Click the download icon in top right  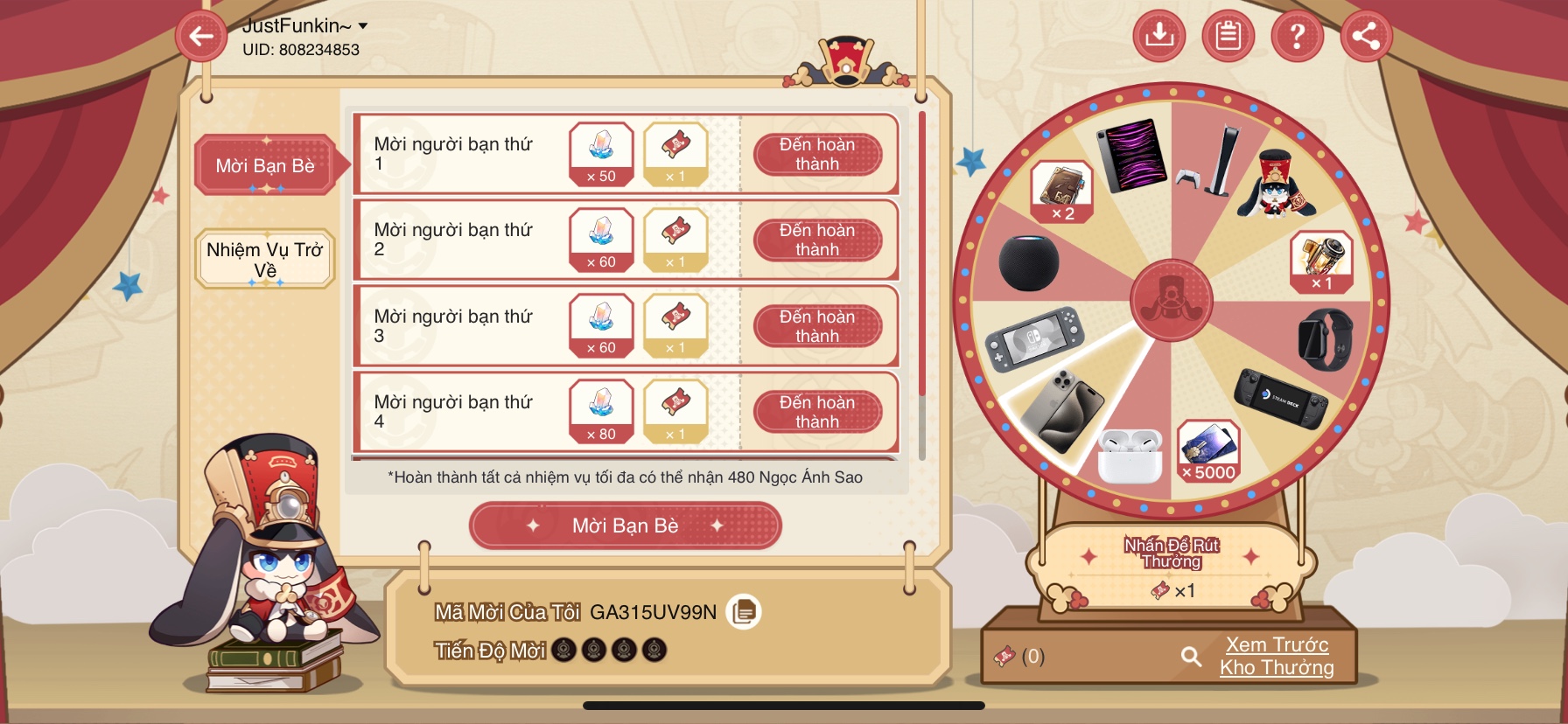tap(1159, 36)
